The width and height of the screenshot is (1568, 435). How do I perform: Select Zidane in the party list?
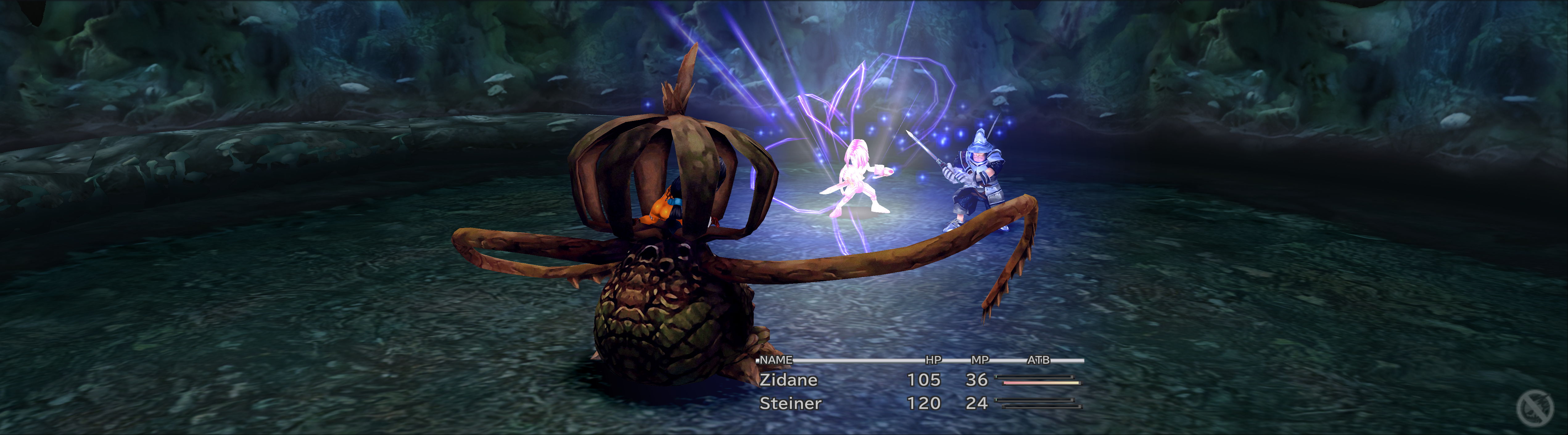pos(788,380)
